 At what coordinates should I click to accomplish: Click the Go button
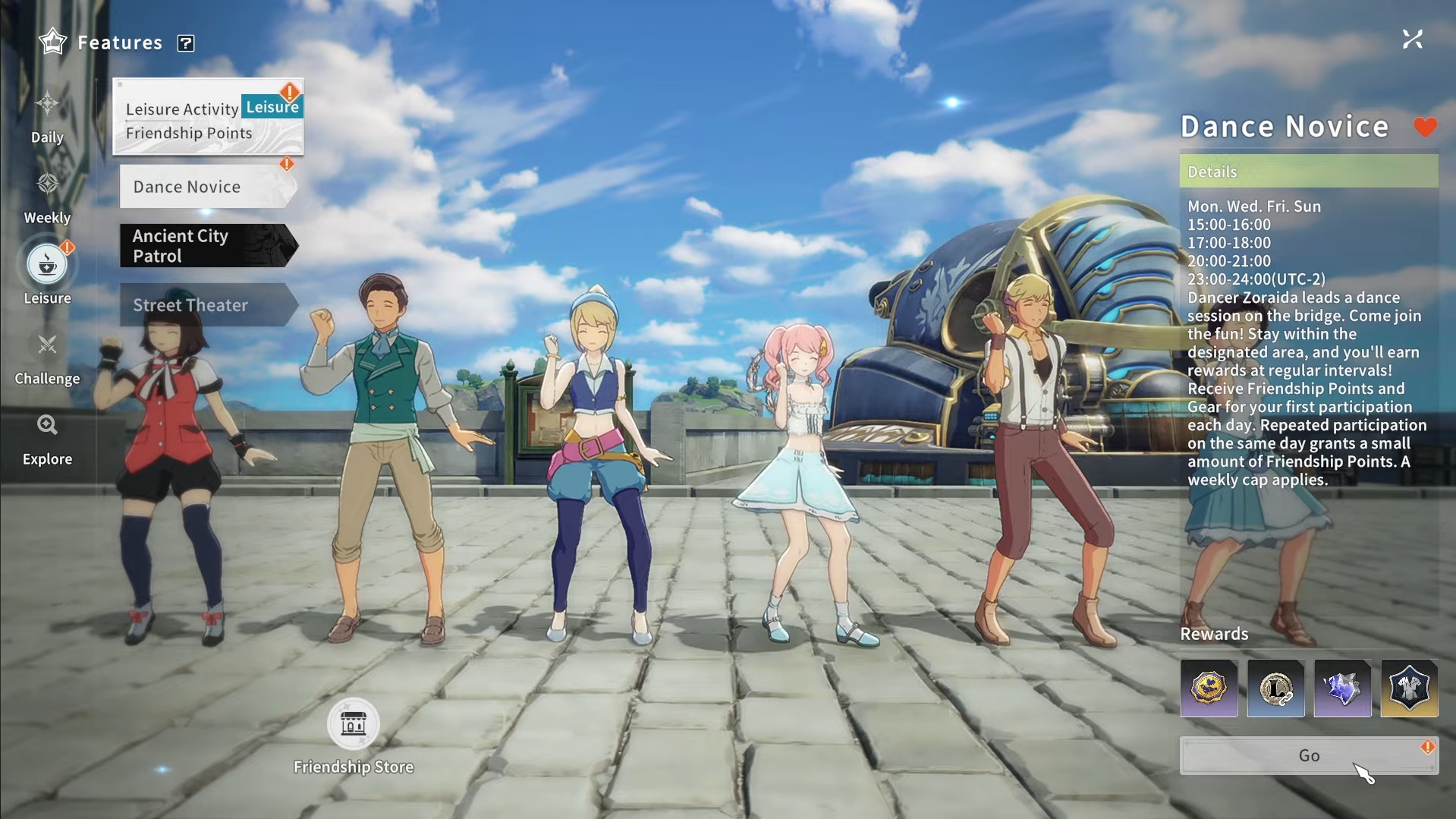(1308, 755)
